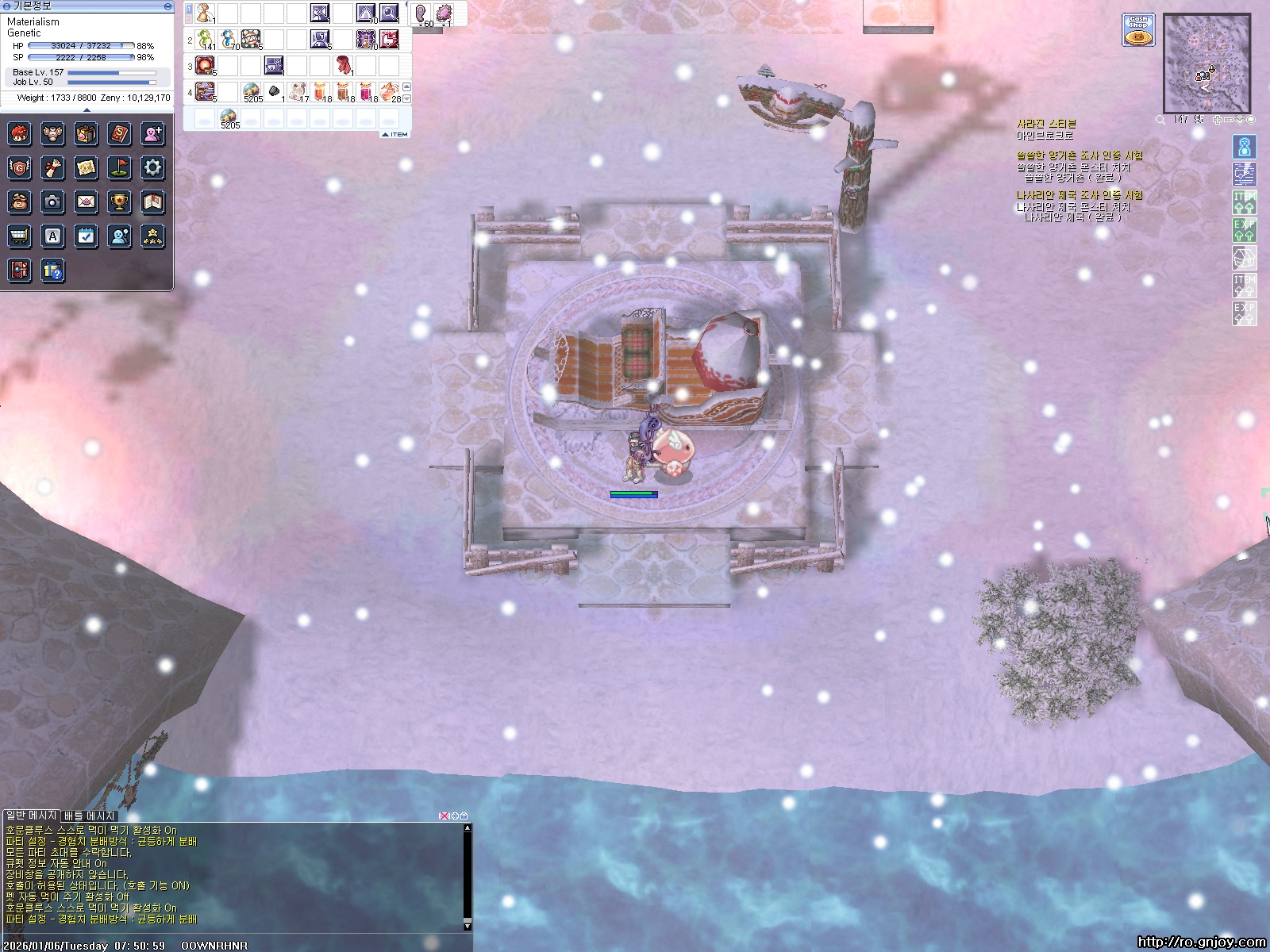
Task: Open the treasure chest inventory icon
Action: (x=86, y=133)
